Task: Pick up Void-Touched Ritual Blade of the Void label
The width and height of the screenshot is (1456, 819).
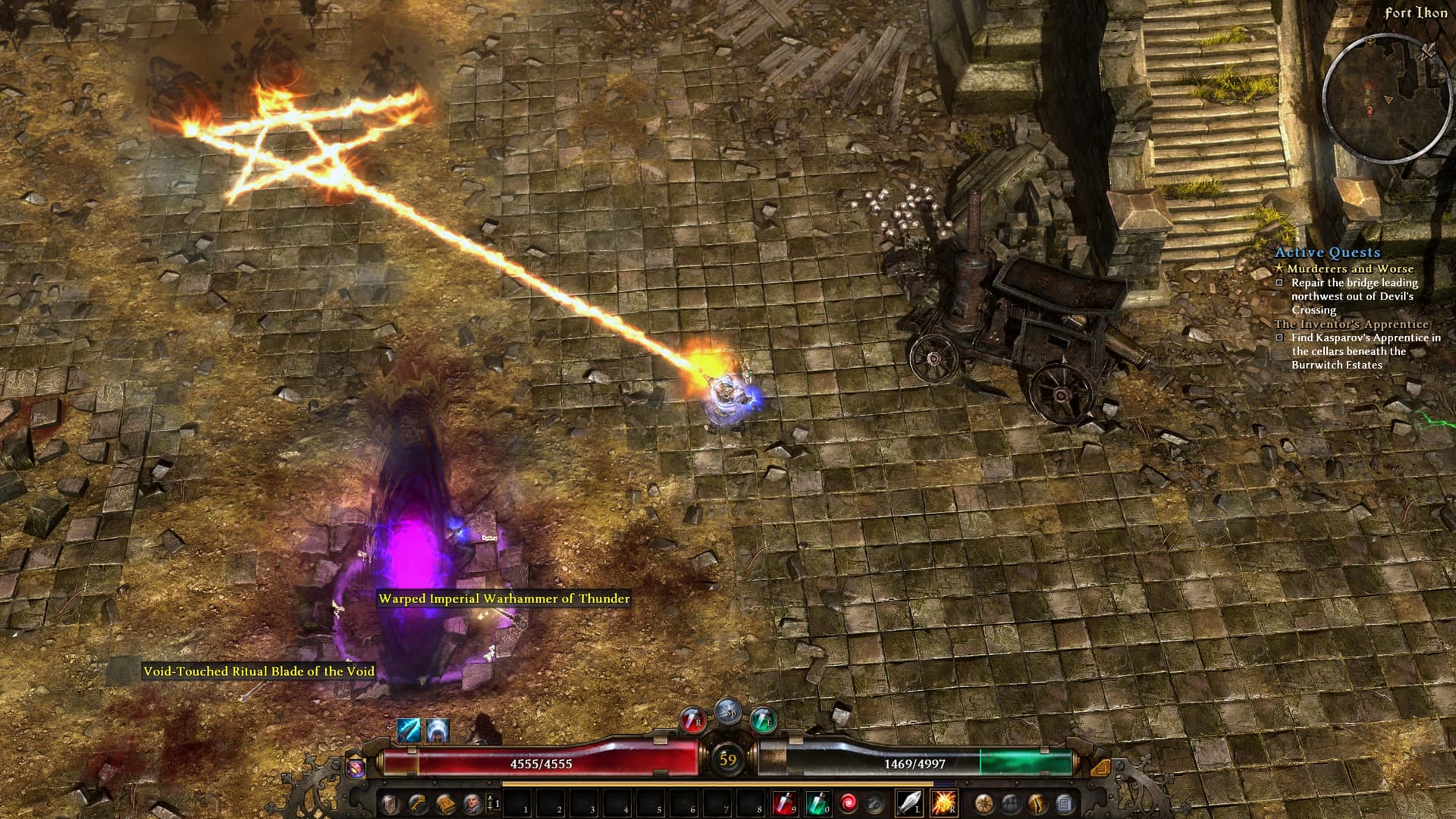Action: [259, 671]
